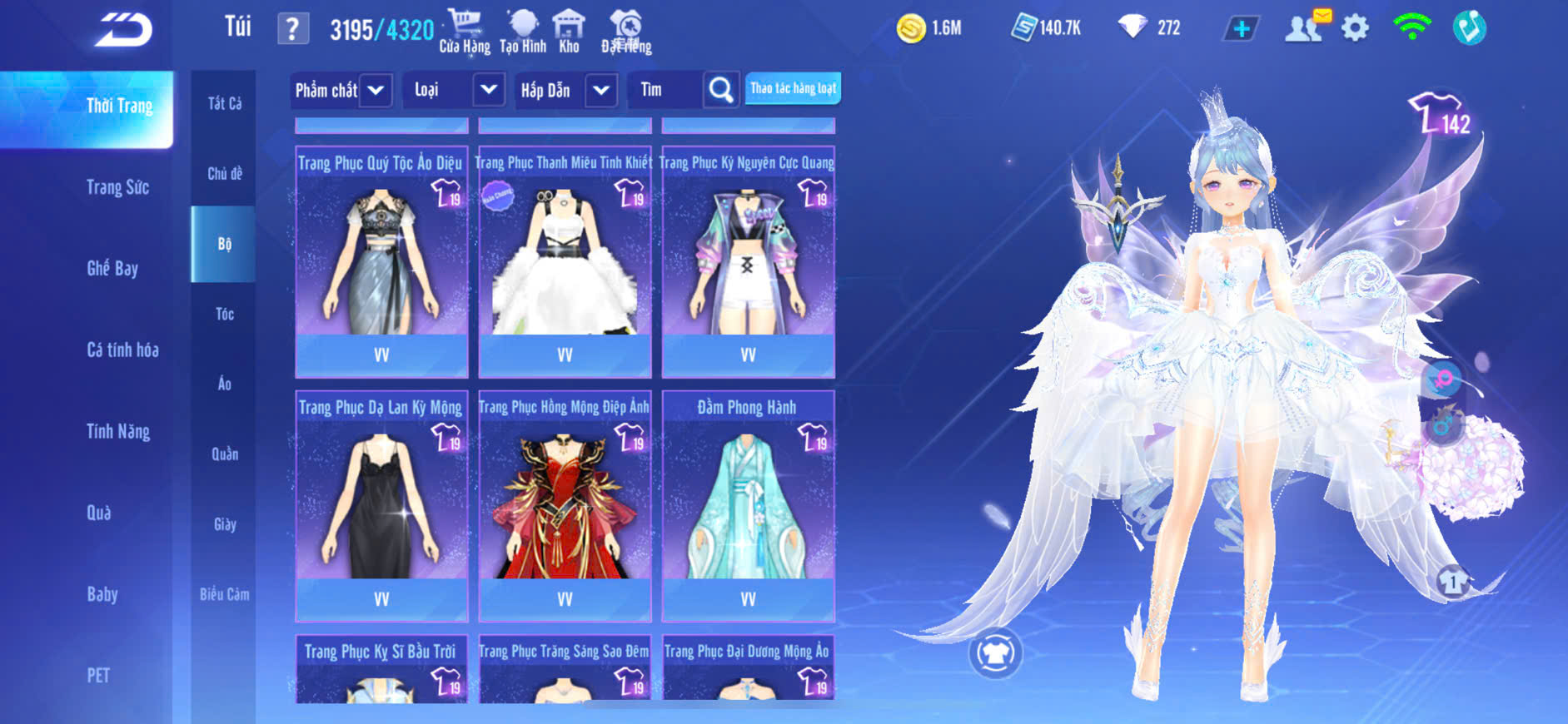Switch to the Trang Sức category
The height and width of the screenshot is (724, 1568).
click(x=117, y=187)
